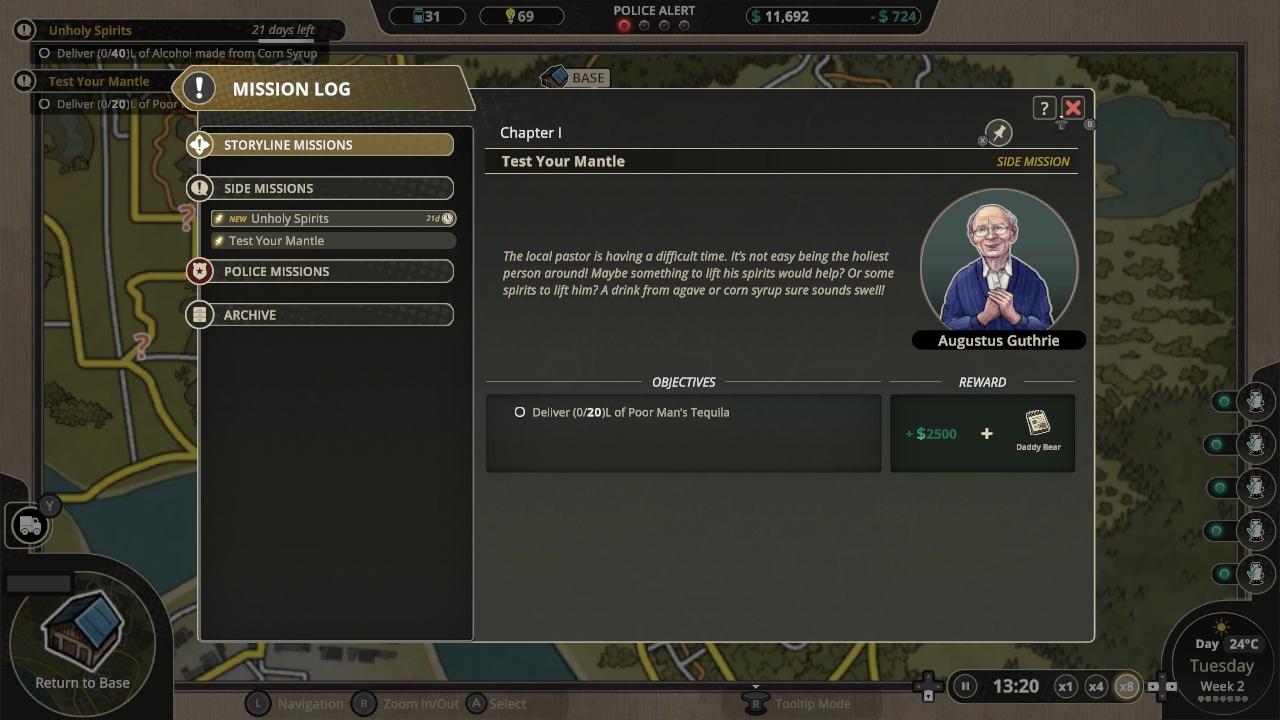
Task: Open the question mark help button
Action: click(1044, 108)
